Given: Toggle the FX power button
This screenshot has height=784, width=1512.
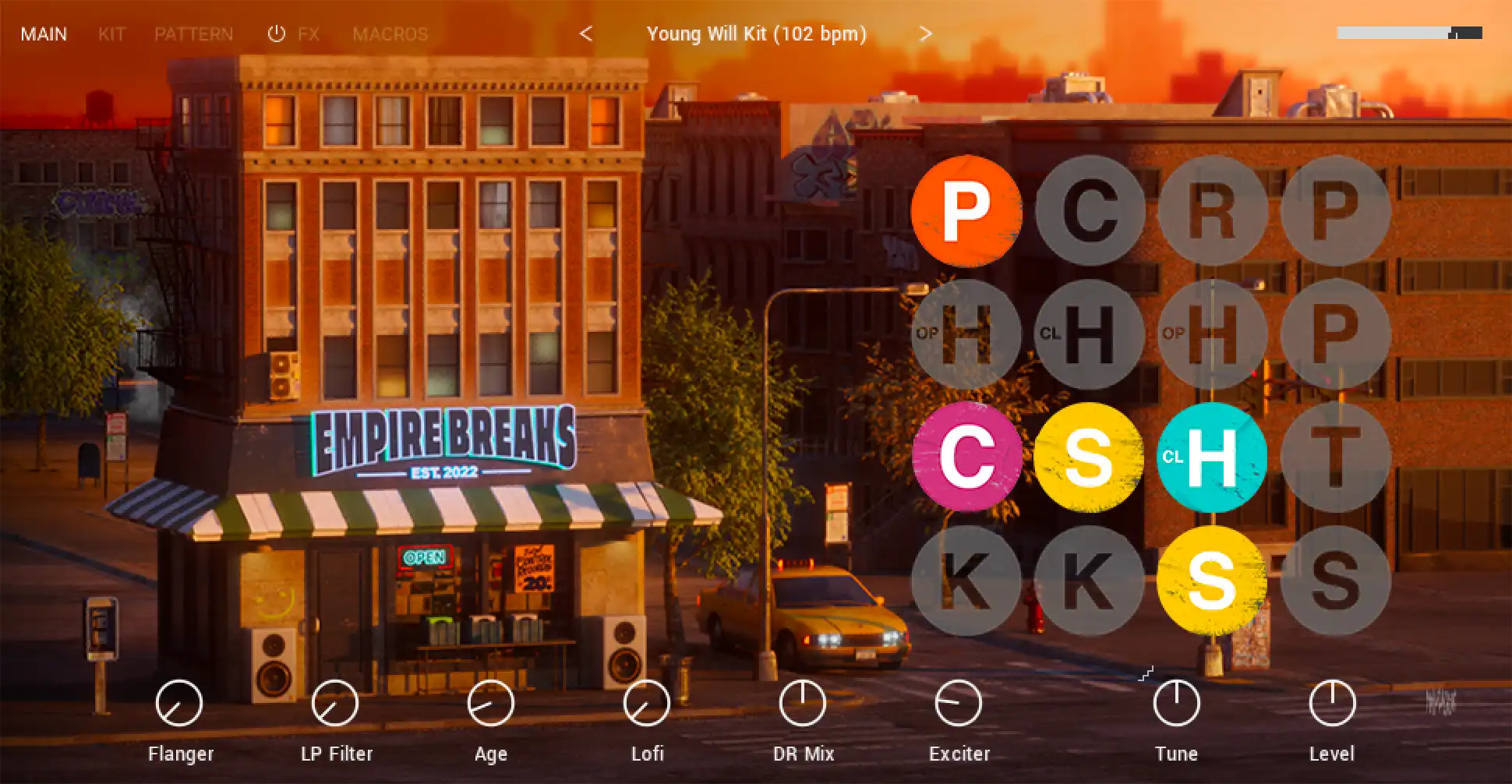Looking at the screenshot, I should (x=277, y=34).
